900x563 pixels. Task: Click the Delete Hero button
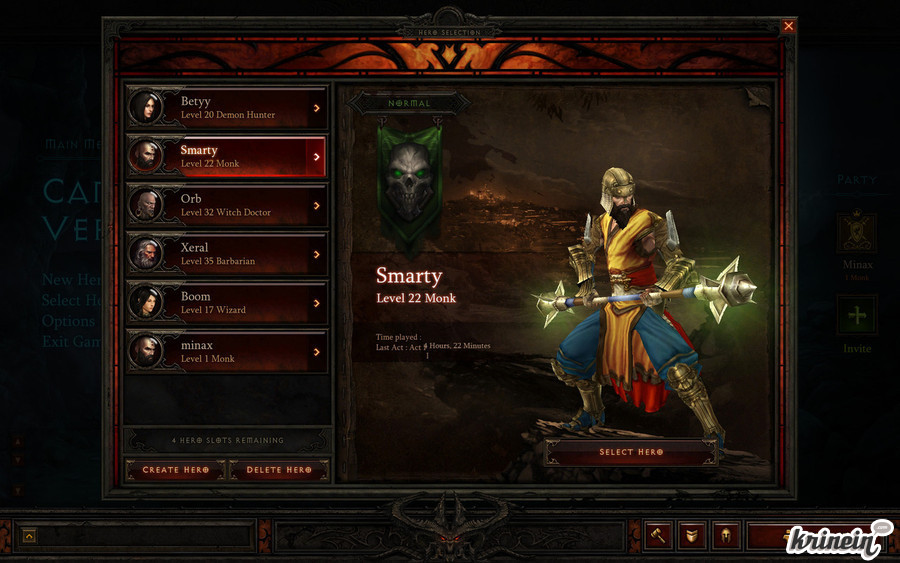[279, 470]
